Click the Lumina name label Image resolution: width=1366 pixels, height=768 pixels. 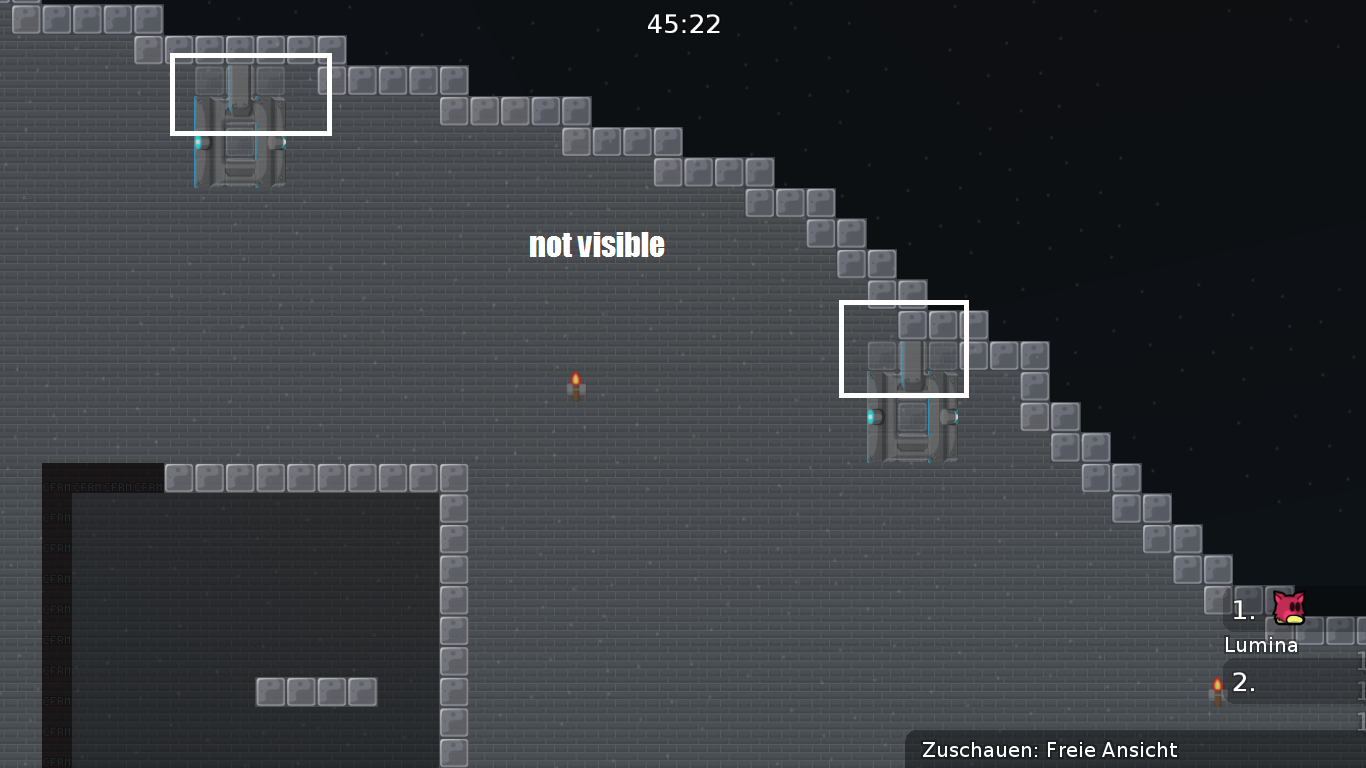tap(1259, 645)
